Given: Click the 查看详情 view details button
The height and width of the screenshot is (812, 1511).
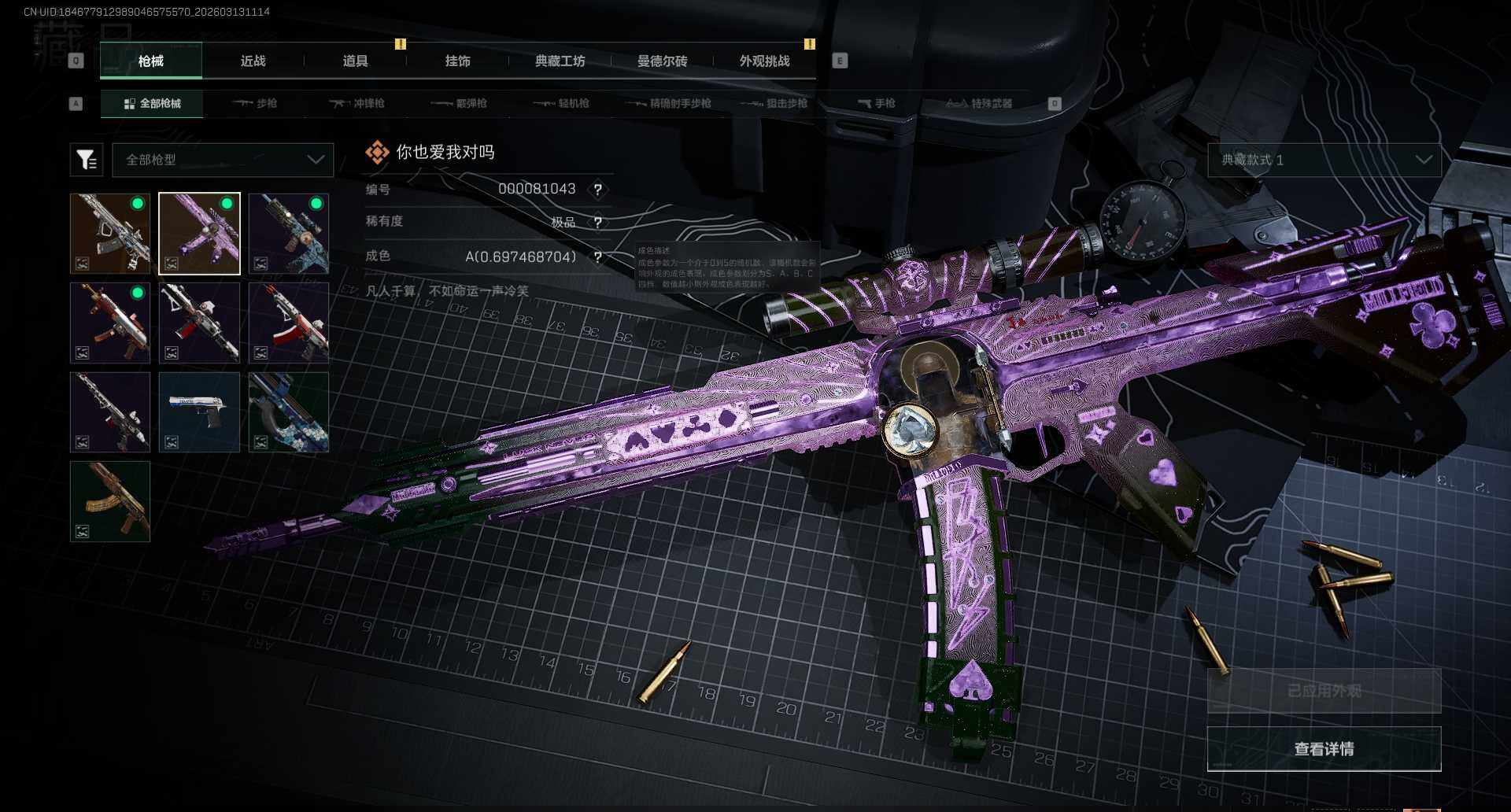Looking at the screenshot, I should pyautogui.click(x=1324, y=749).
